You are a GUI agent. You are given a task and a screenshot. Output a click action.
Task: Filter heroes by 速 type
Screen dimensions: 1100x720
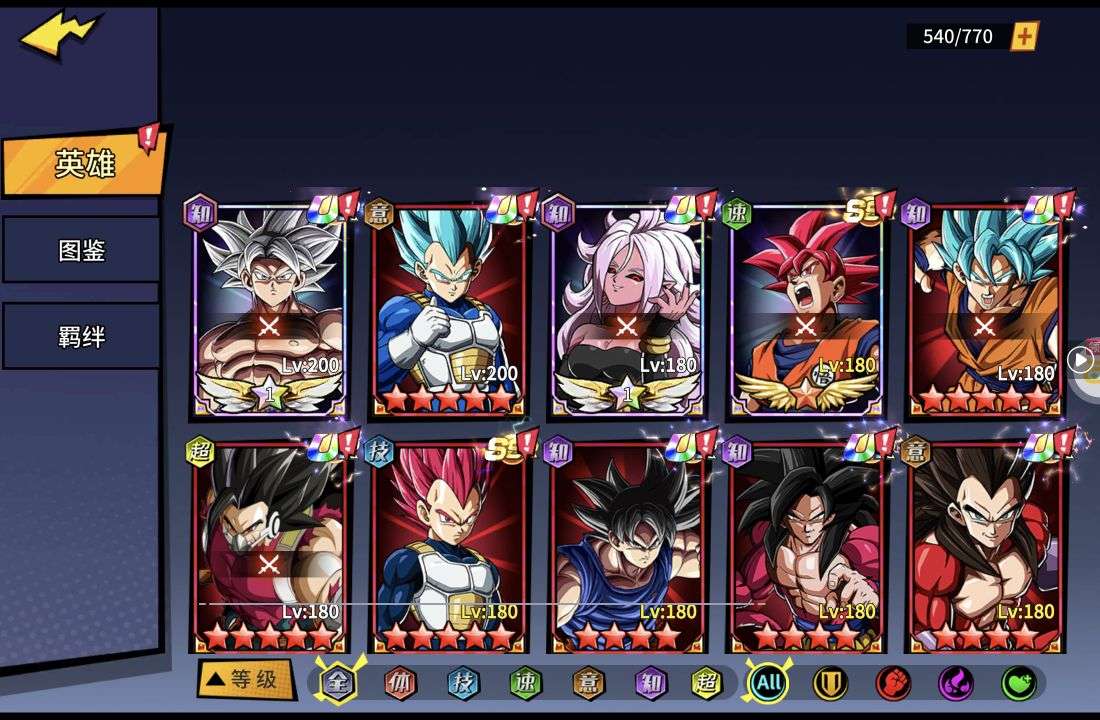(525, 683)
